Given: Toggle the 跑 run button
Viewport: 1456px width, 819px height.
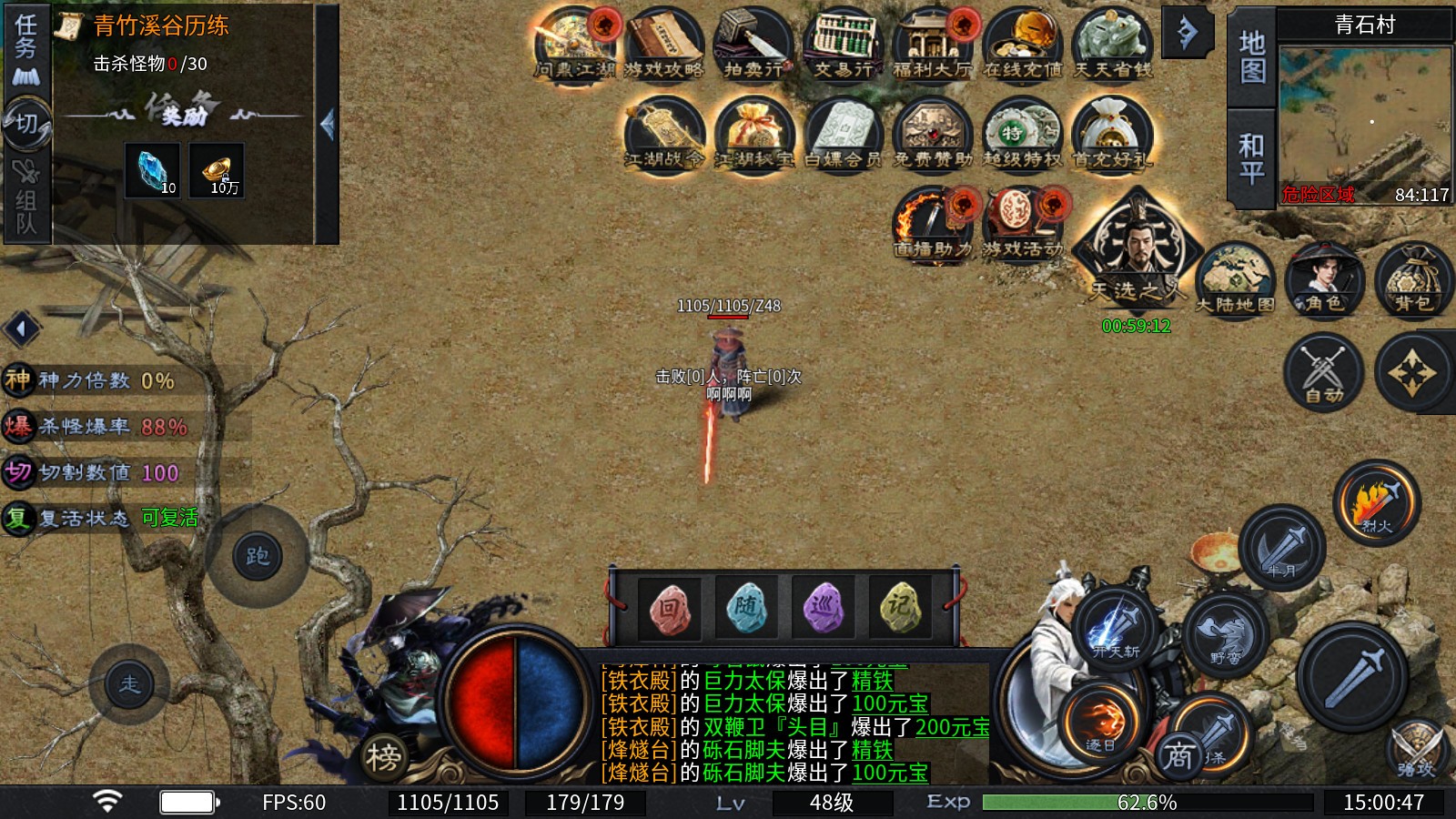Looking at the screenshot, I should (x=258, y=556).
